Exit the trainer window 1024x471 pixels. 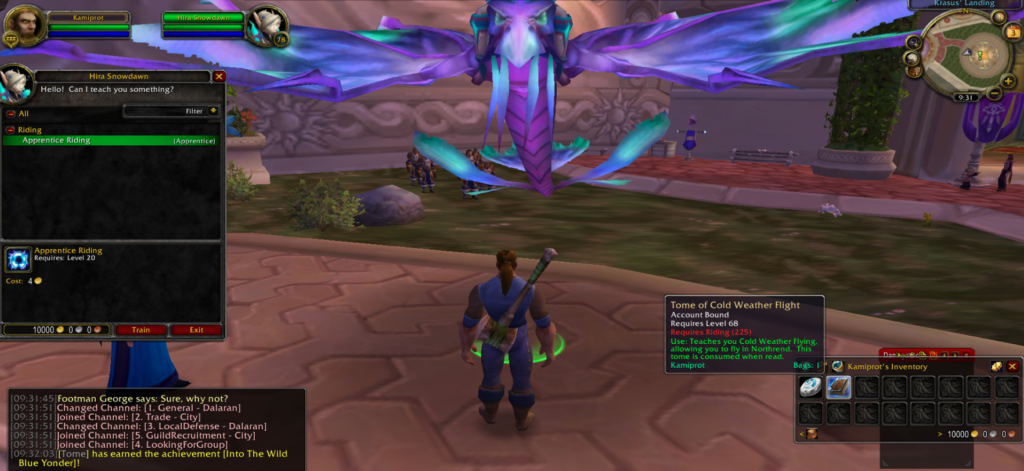coord(196,330)
